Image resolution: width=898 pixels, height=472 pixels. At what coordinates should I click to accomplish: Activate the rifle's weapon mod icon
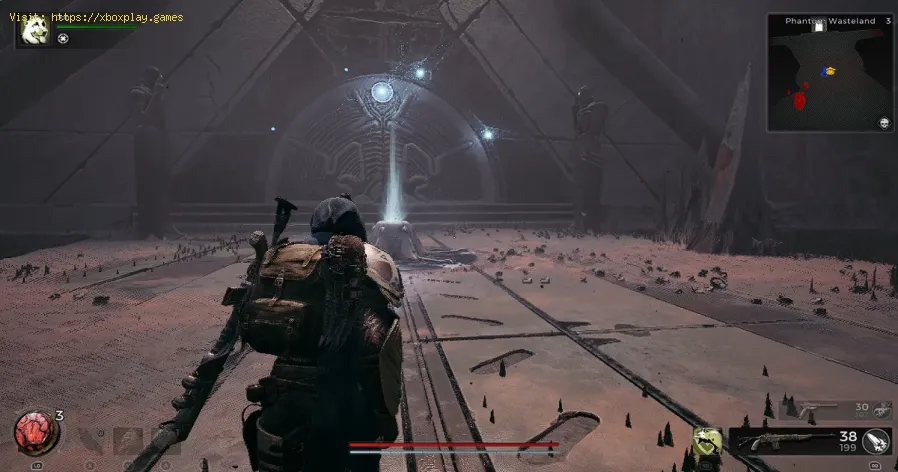pyautogui.click(x=877, y=441)
